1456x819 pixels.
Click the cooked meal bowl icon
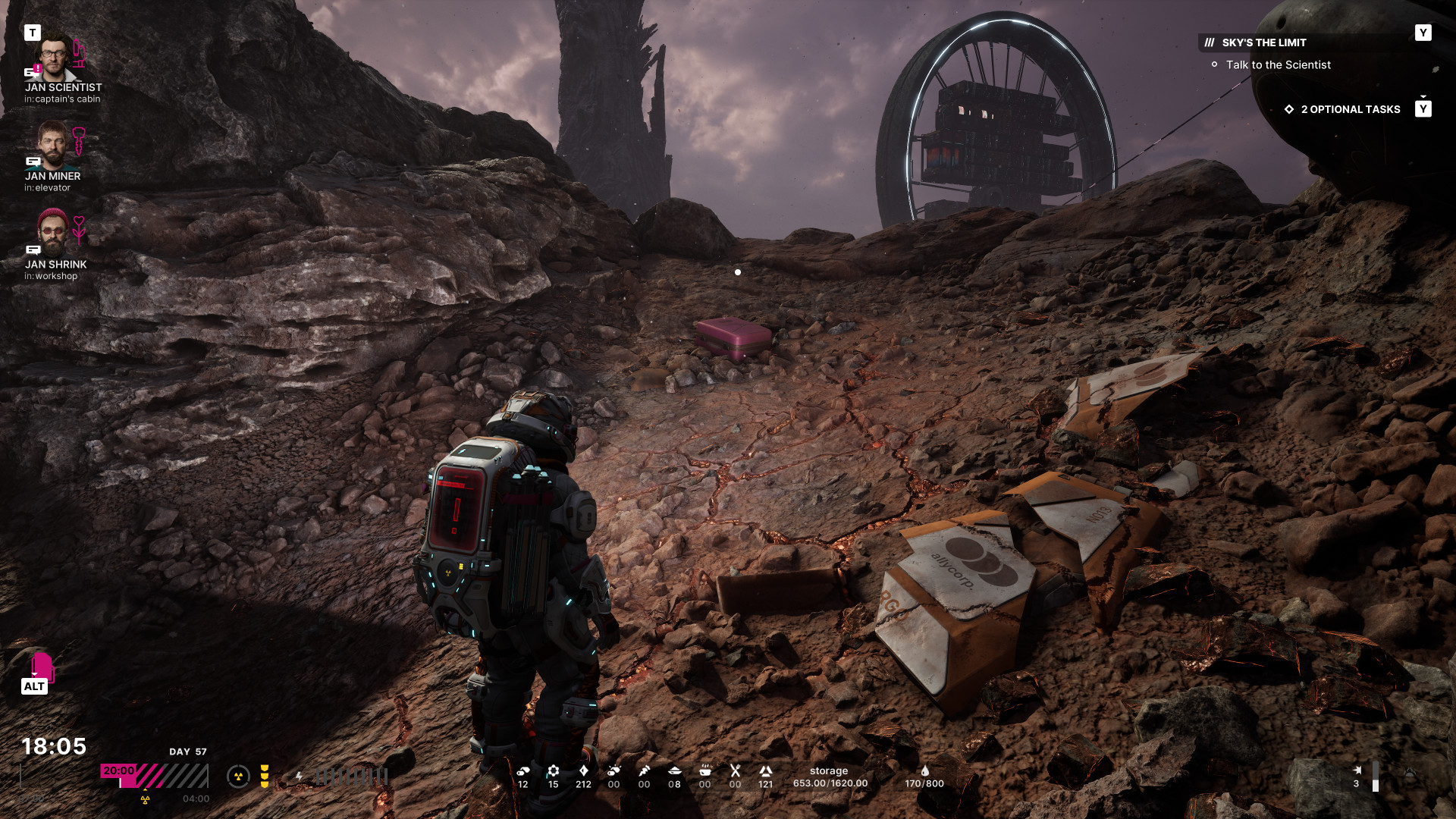pyautogui.click(x=704, y=770)
